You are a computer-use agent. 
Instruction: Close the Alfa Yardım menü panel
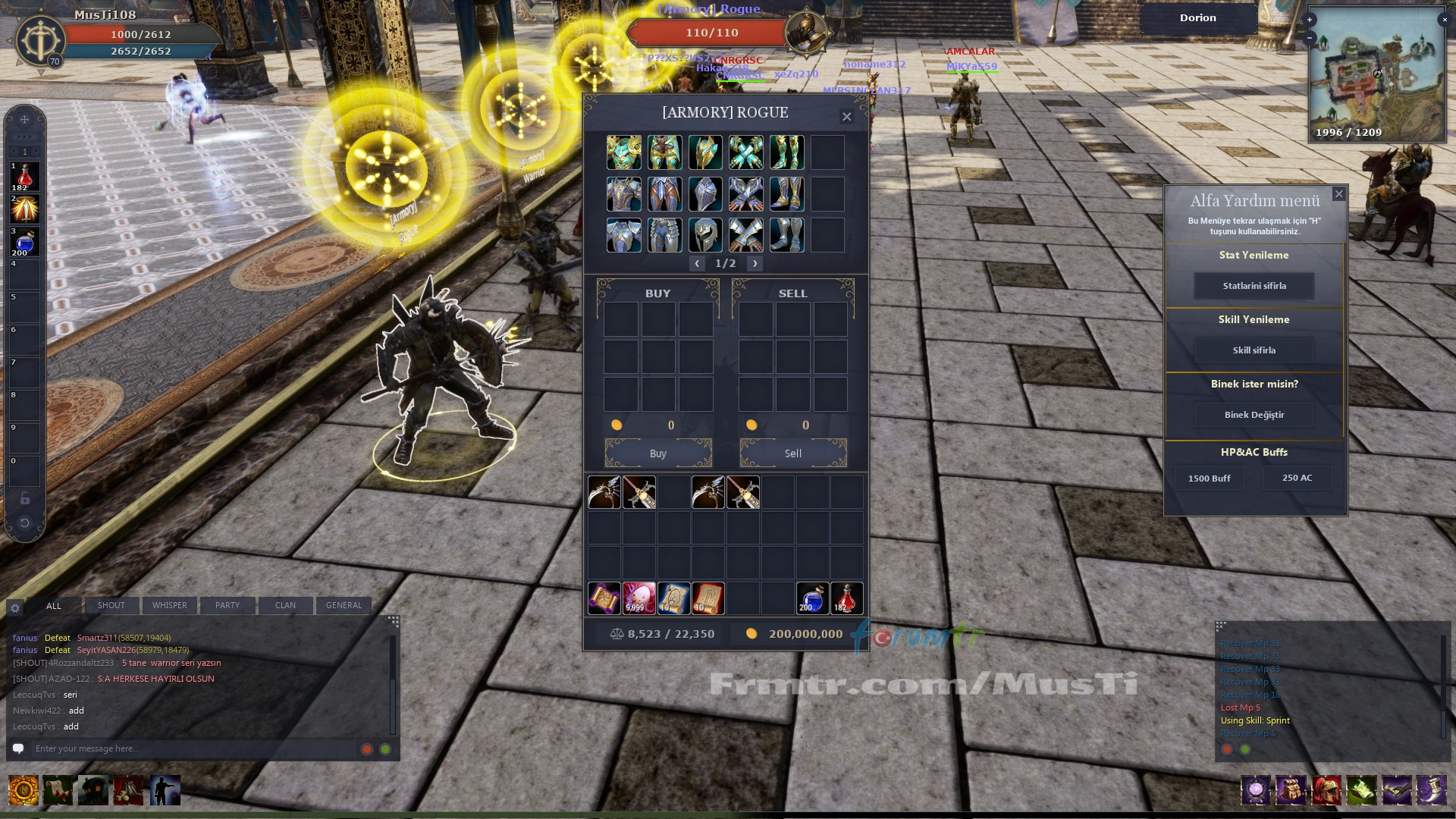click(1338, 194)
